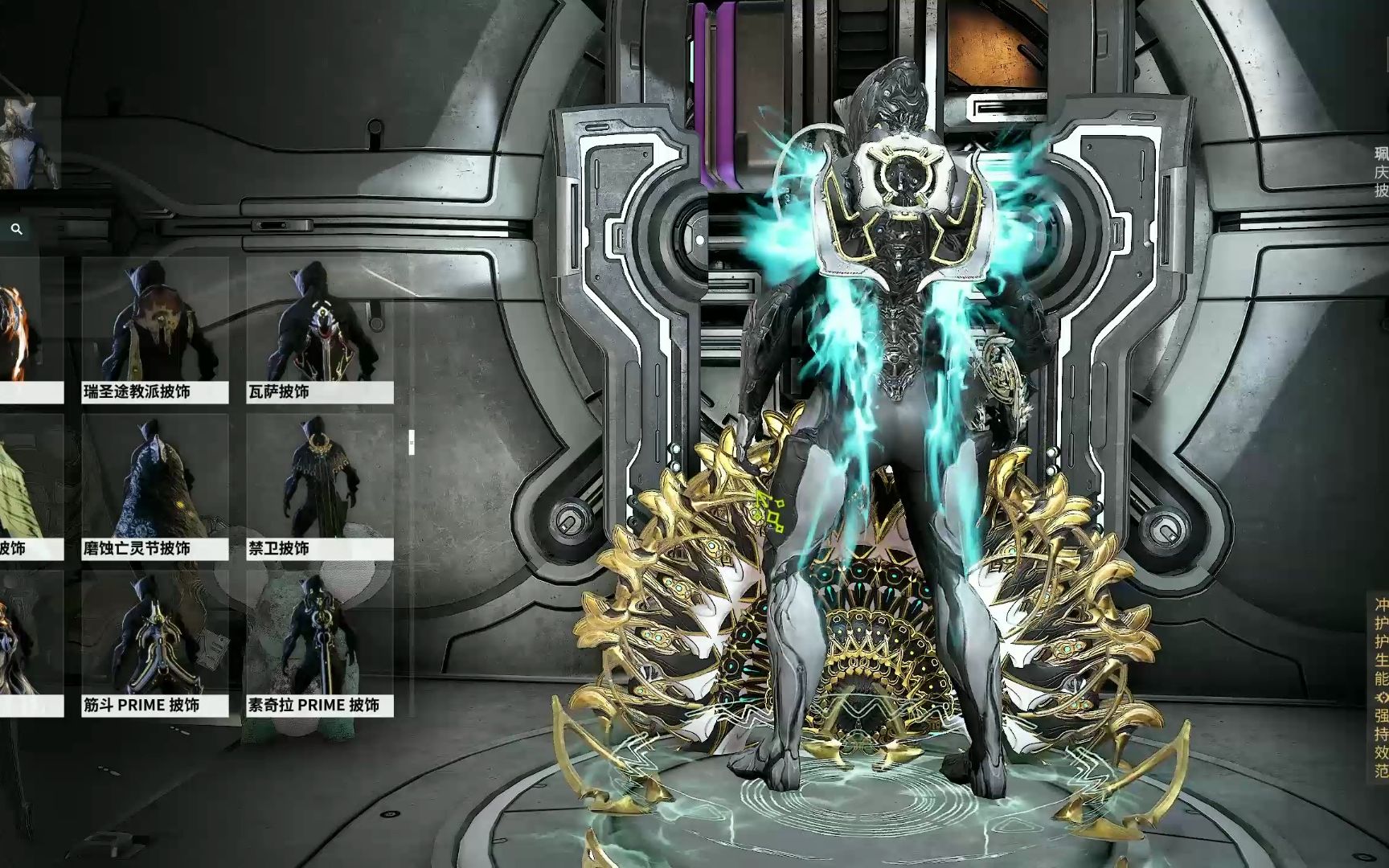Open the magnifying glass search box

(17, 230)
